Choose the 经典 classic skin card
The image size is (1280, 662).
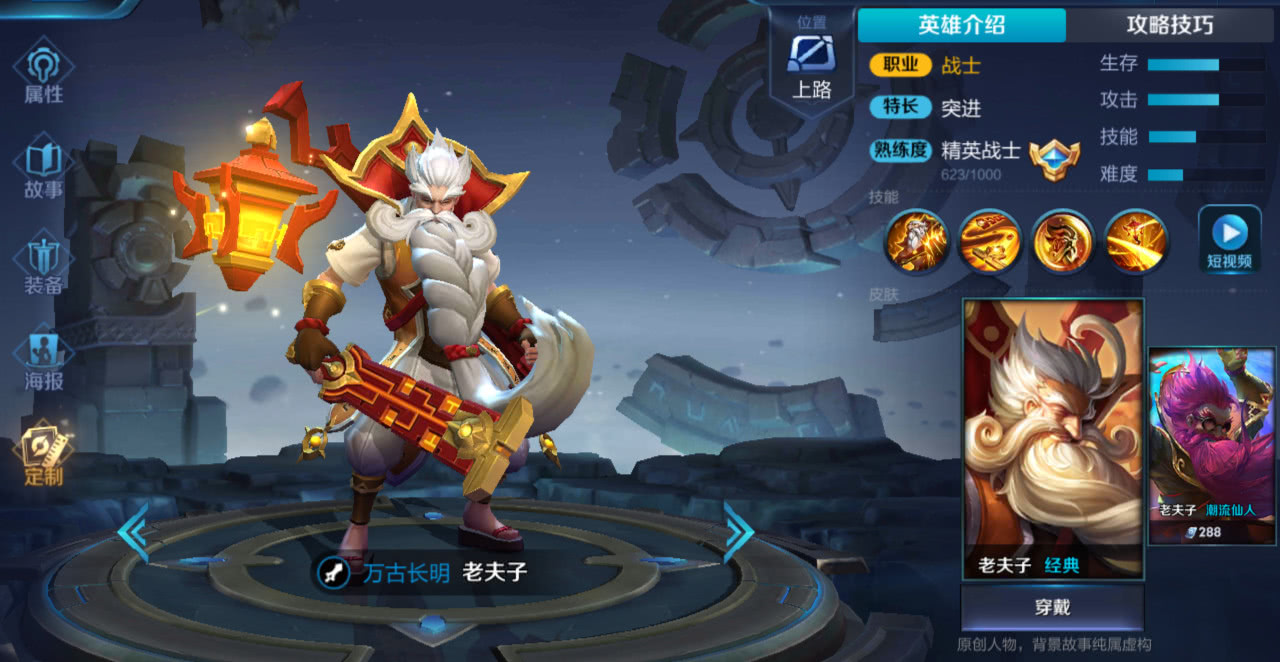click(1053, 438)
